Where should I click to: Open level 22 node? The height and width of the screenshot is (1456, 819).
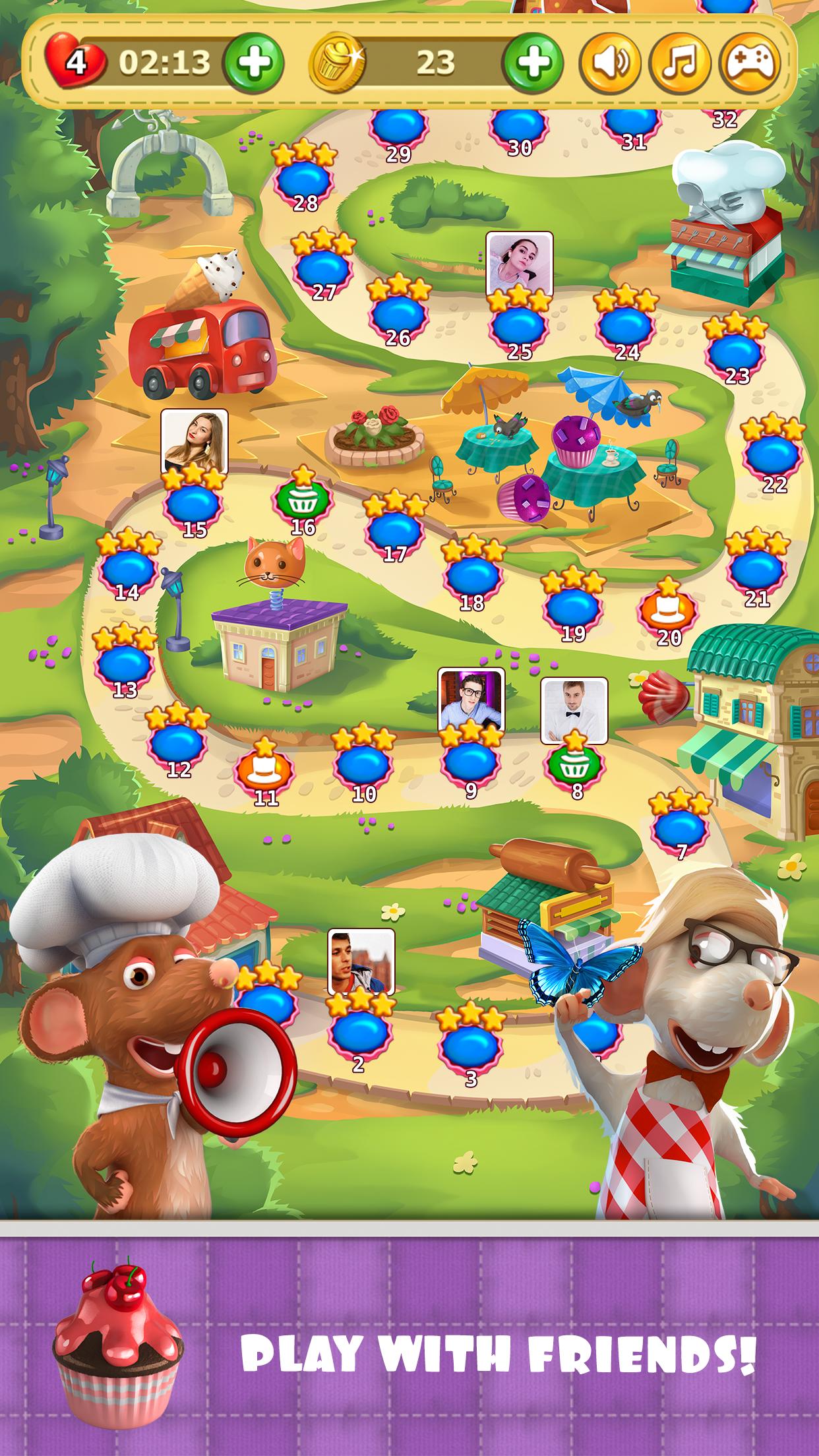773,456
